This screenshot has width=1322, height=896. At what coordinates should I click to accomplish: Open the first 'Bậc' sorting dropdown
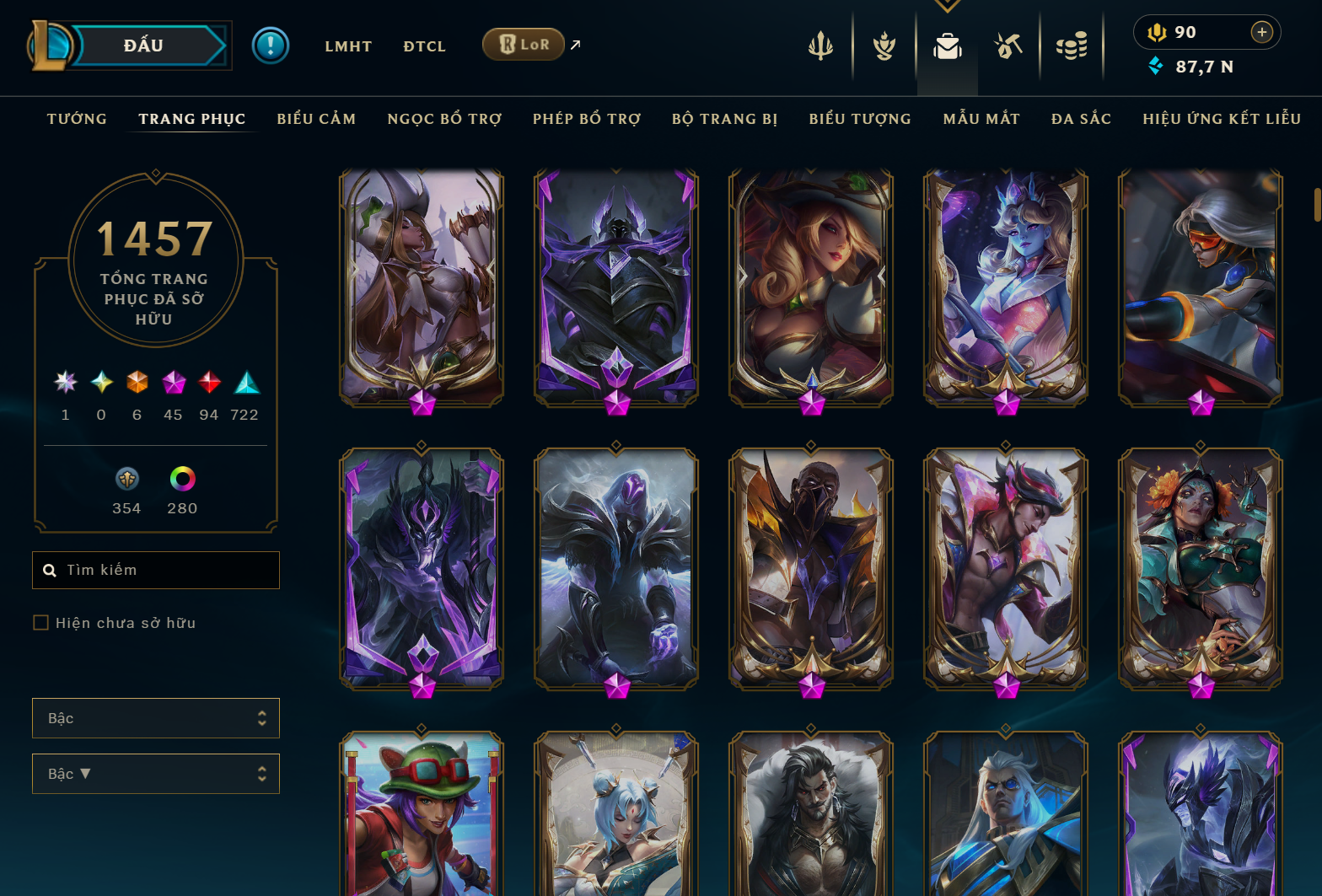click(155, 717)
